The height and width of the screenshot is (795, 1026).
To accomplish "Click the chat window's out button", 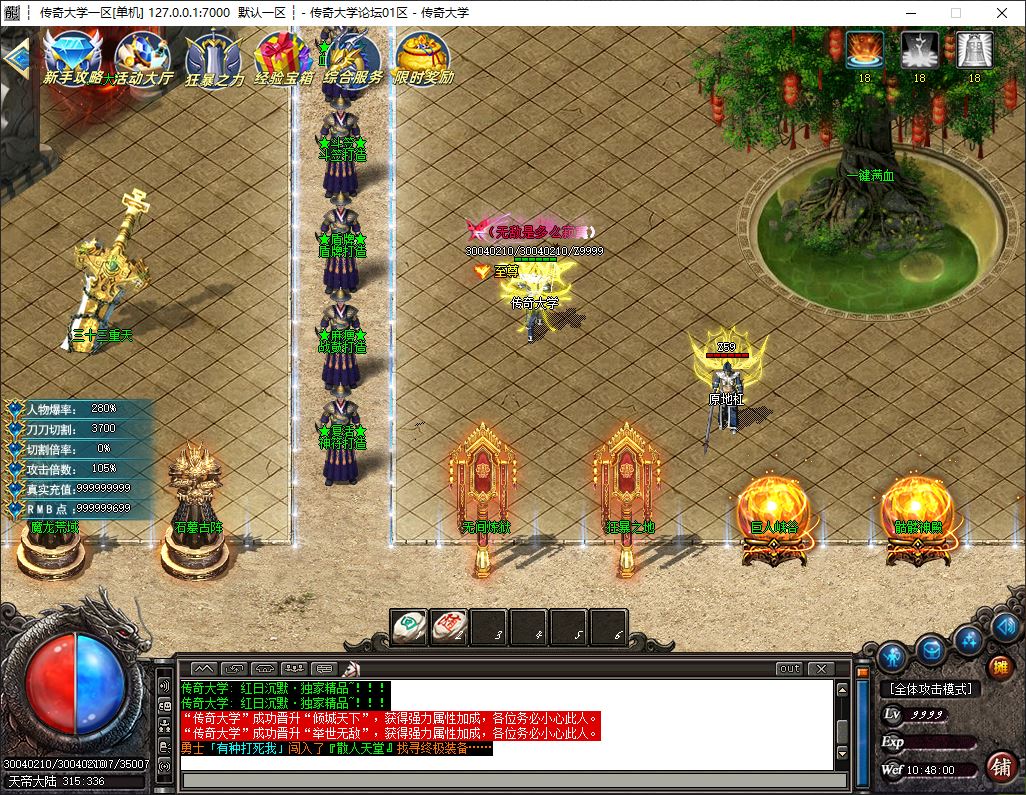I will [x=789, y=668].
